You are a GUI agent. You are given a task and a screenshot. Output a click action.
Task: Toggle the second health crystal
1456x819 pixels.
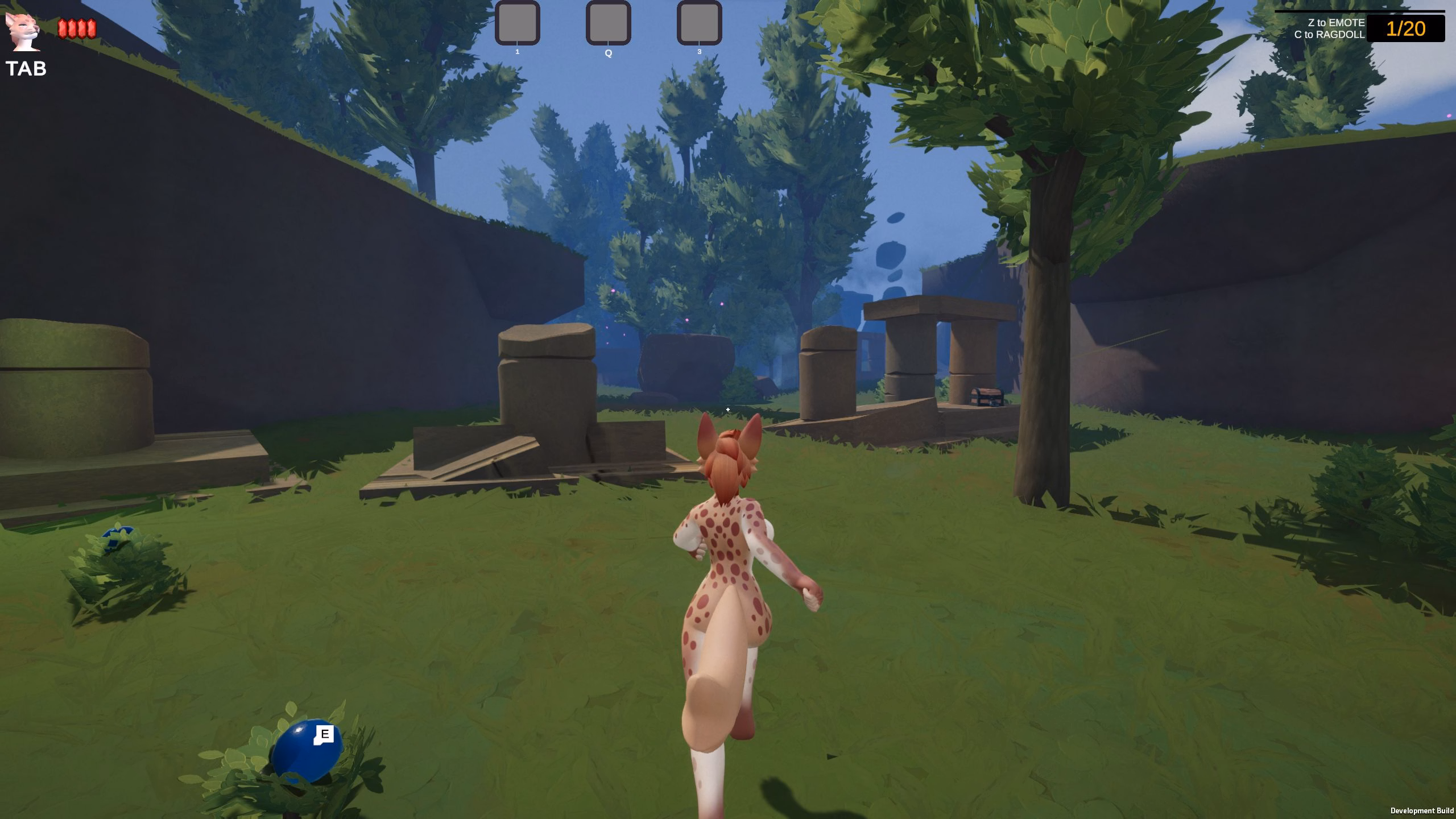73,27
